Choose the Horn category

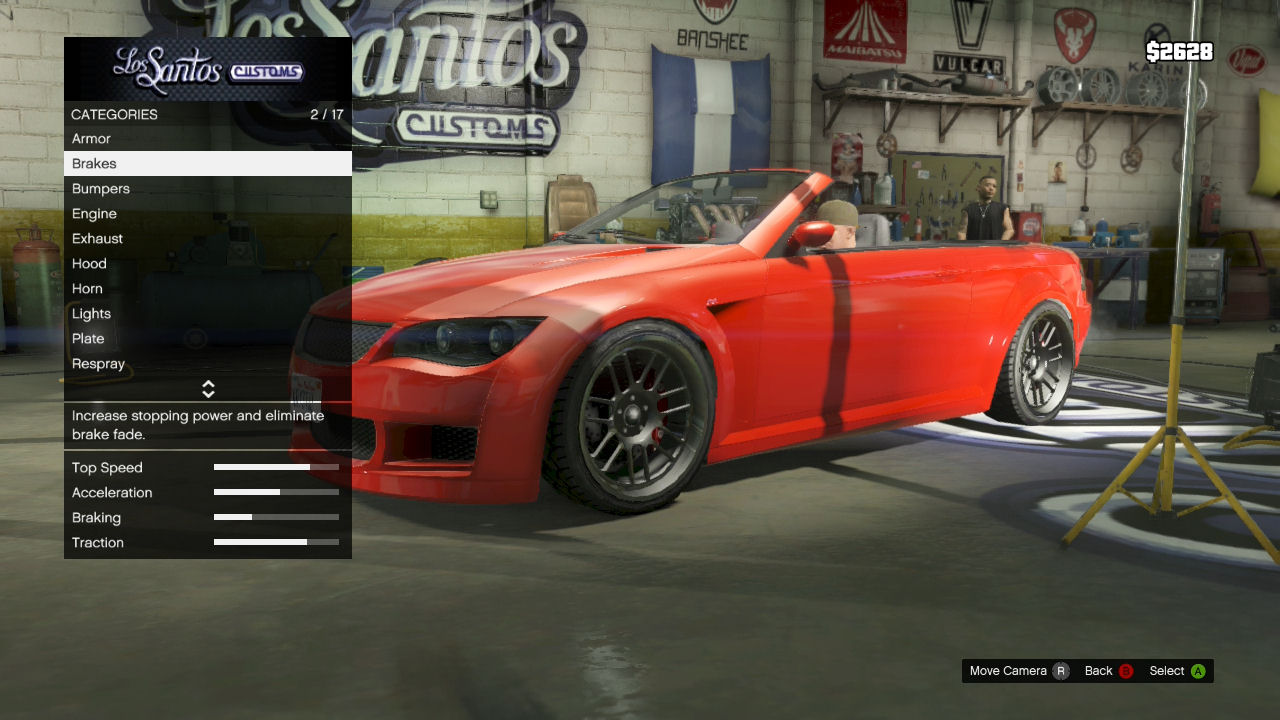pos(207,289)
